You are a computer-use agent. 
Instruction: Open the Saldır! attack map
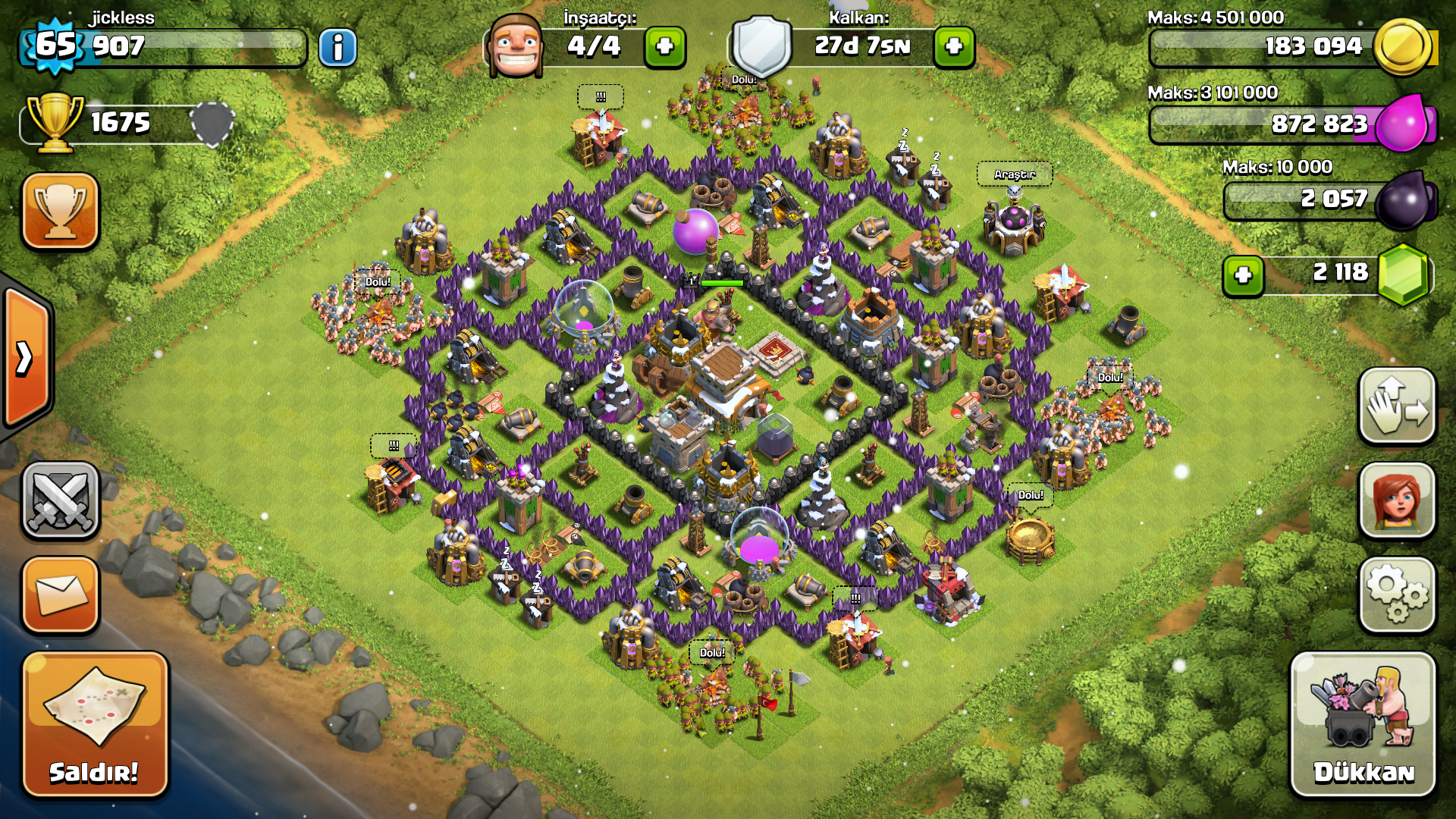coord(95,724)
